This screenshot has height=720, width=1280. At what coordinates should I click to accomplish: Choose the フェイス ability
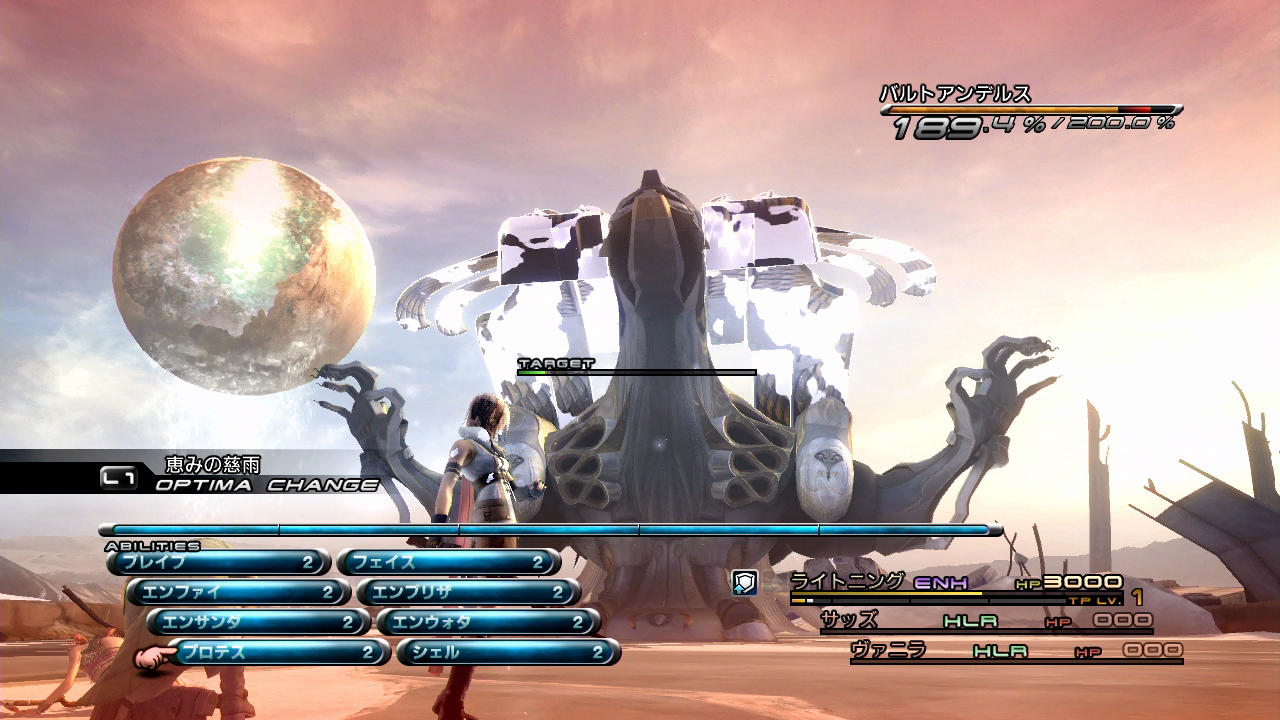(x=448, y=563)
